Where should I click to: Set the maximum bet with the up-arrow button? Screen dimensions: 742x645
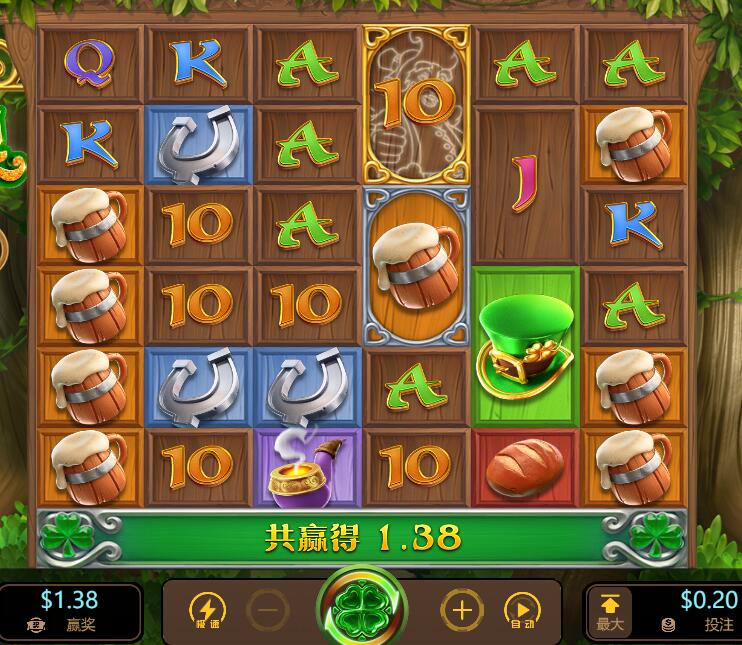click(x=608, y=609)
